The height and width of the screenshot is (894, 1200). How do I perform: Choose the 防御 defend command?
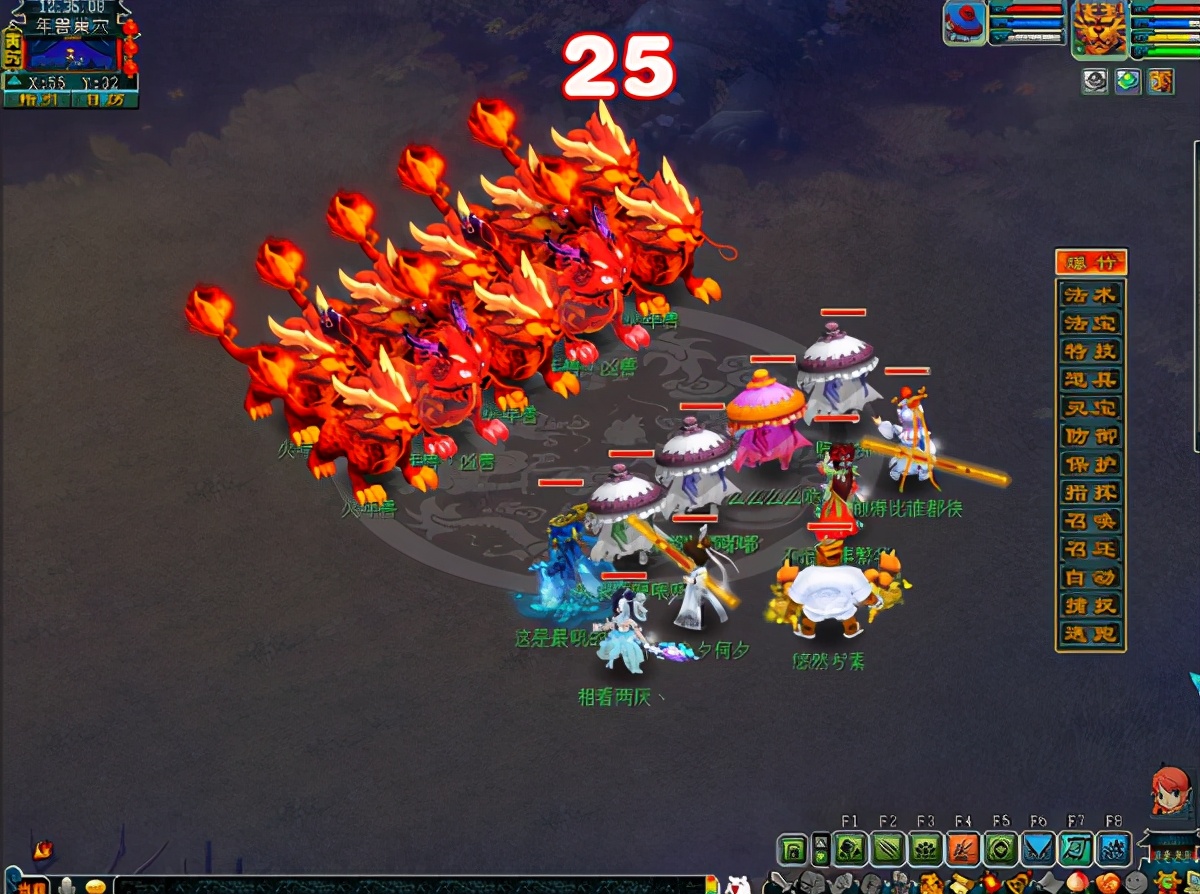[x=1091, y=437]
